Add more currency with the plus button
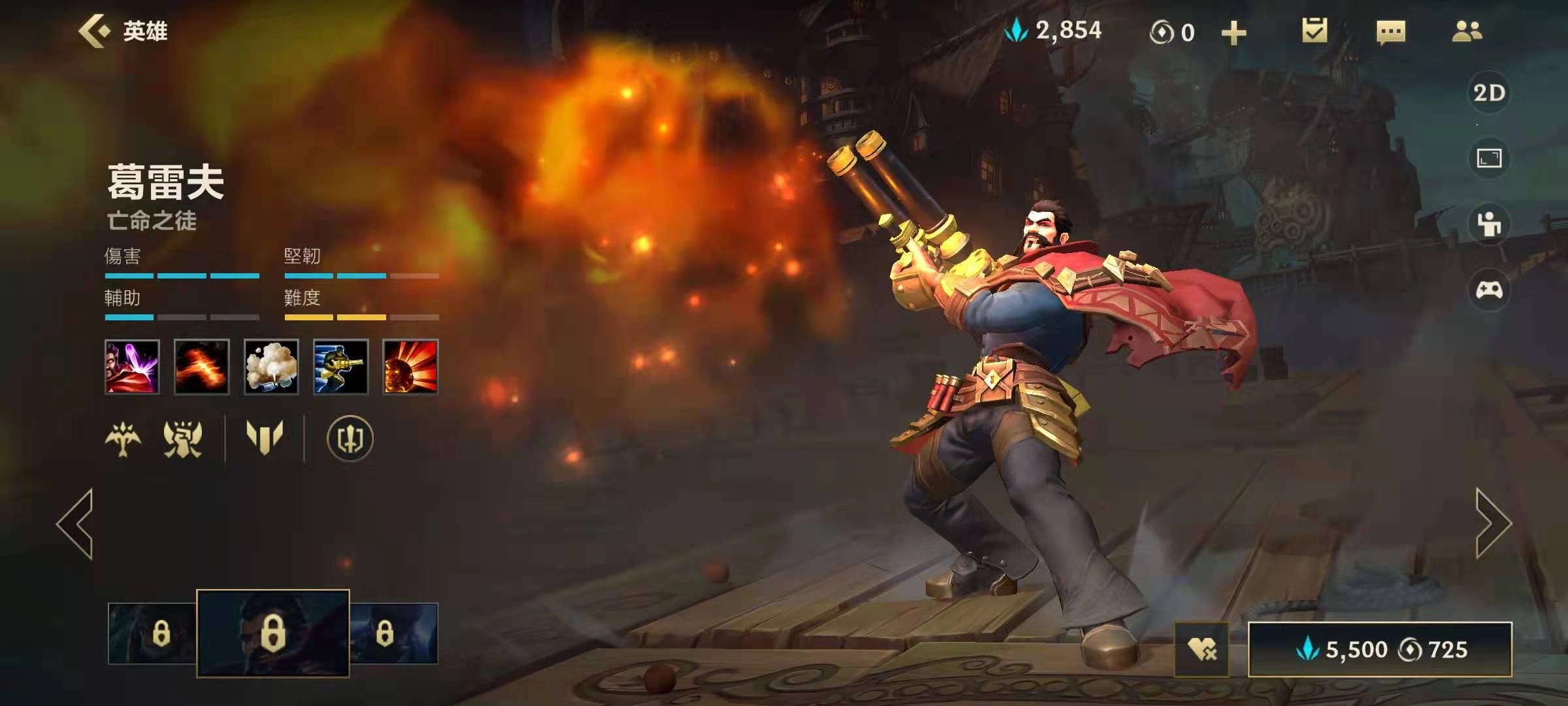1568x706 pixels. (x=1233, y=33)
